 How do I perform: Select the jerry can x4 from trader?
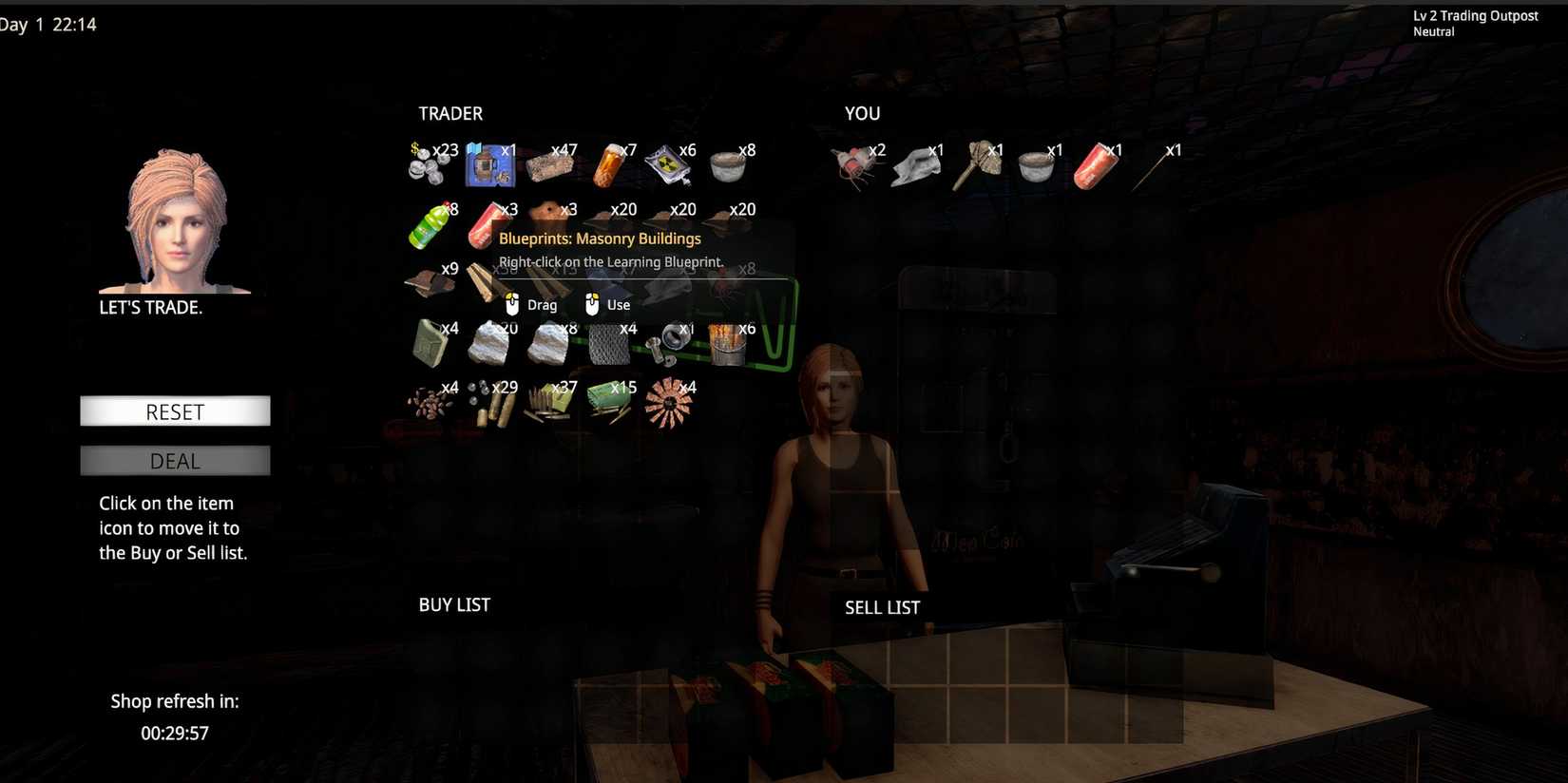point(430,342)
